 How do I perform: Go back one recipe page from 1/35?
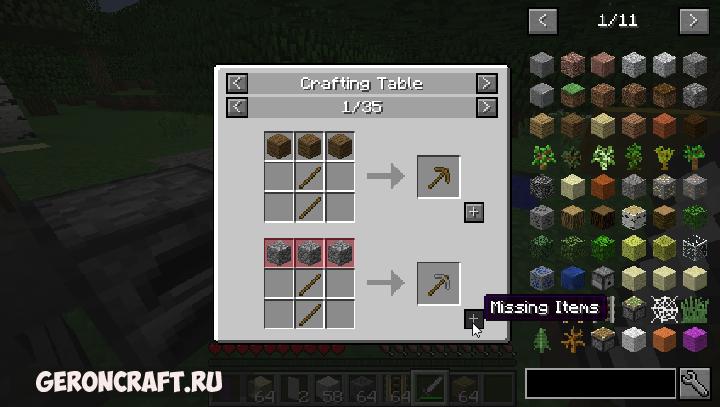237,106
